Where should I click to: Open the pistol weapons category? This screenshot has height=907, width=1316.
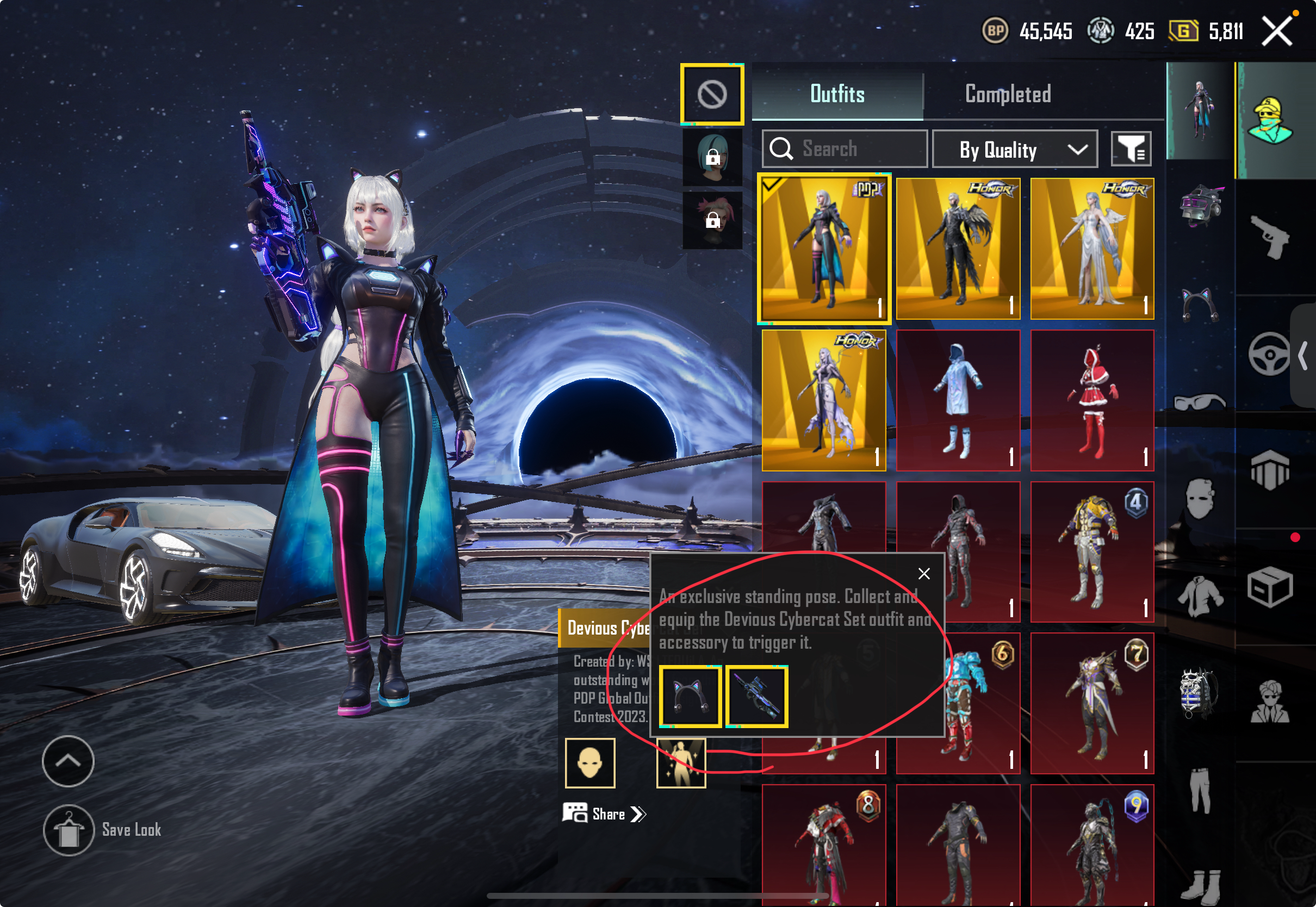click(1271, 238)
